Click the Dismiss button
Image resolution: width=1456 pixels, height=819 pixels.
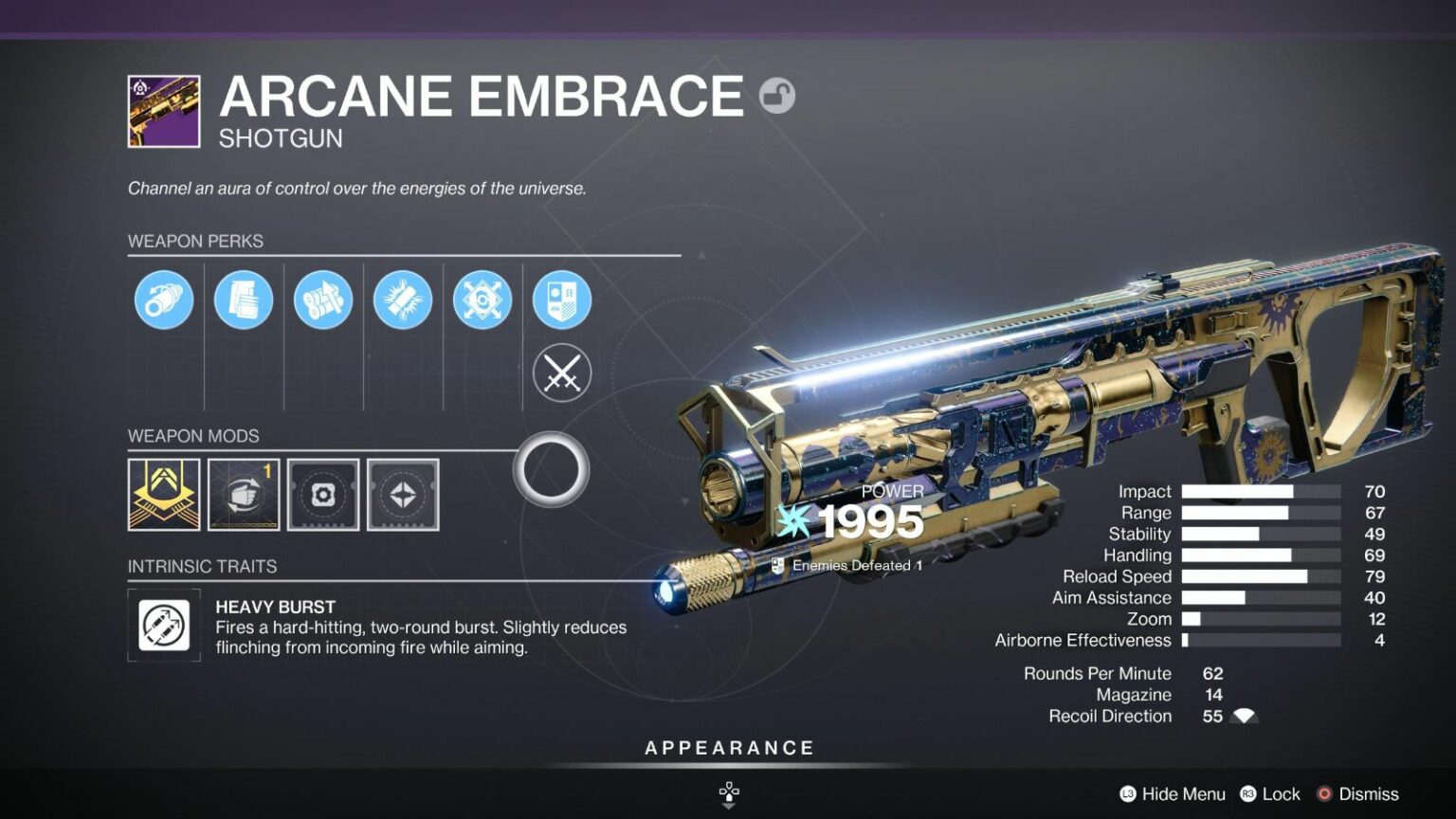(x=1368, y=793)
